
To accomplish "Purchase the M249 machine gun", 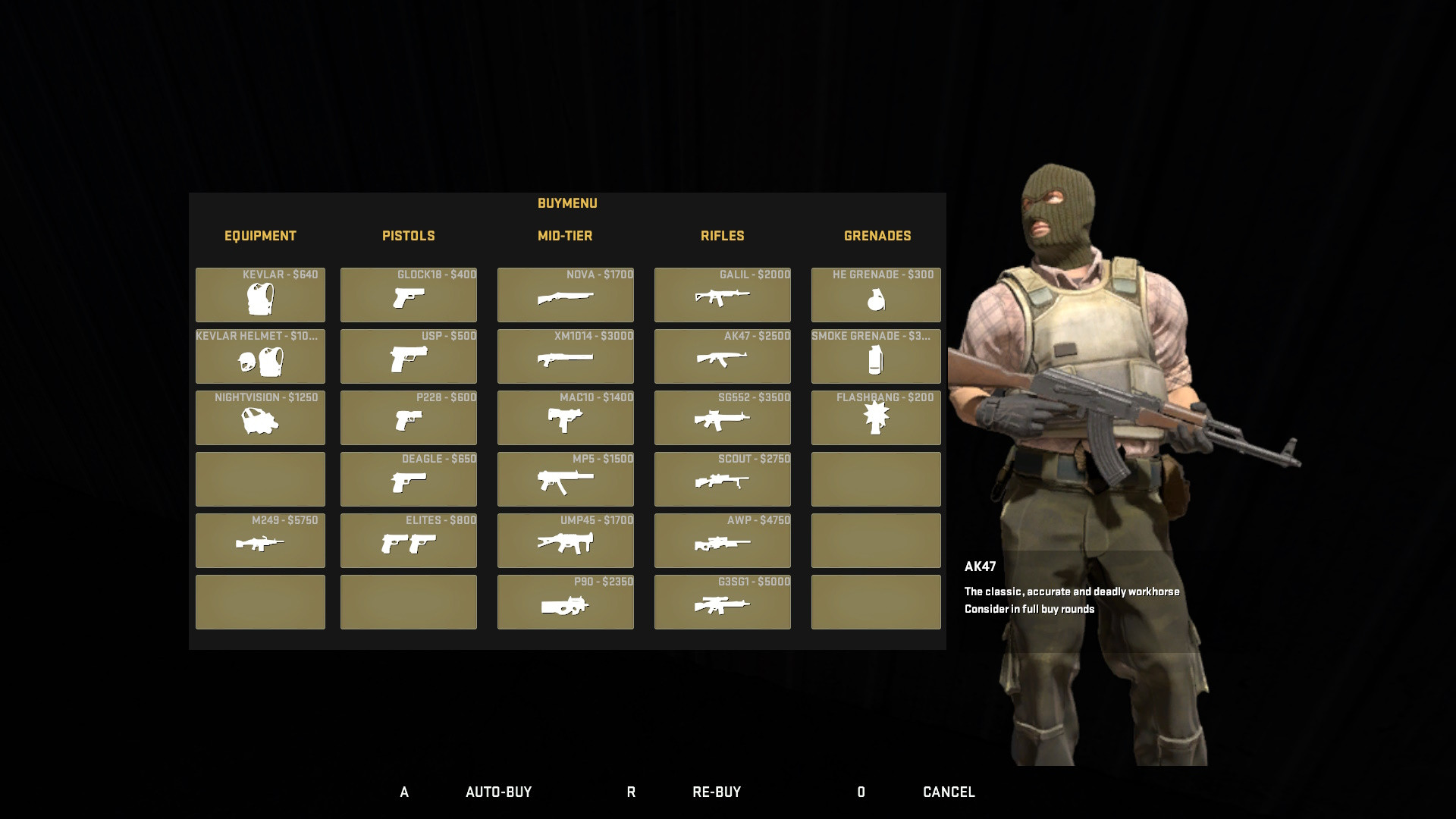I will click(x=259, y=541).
